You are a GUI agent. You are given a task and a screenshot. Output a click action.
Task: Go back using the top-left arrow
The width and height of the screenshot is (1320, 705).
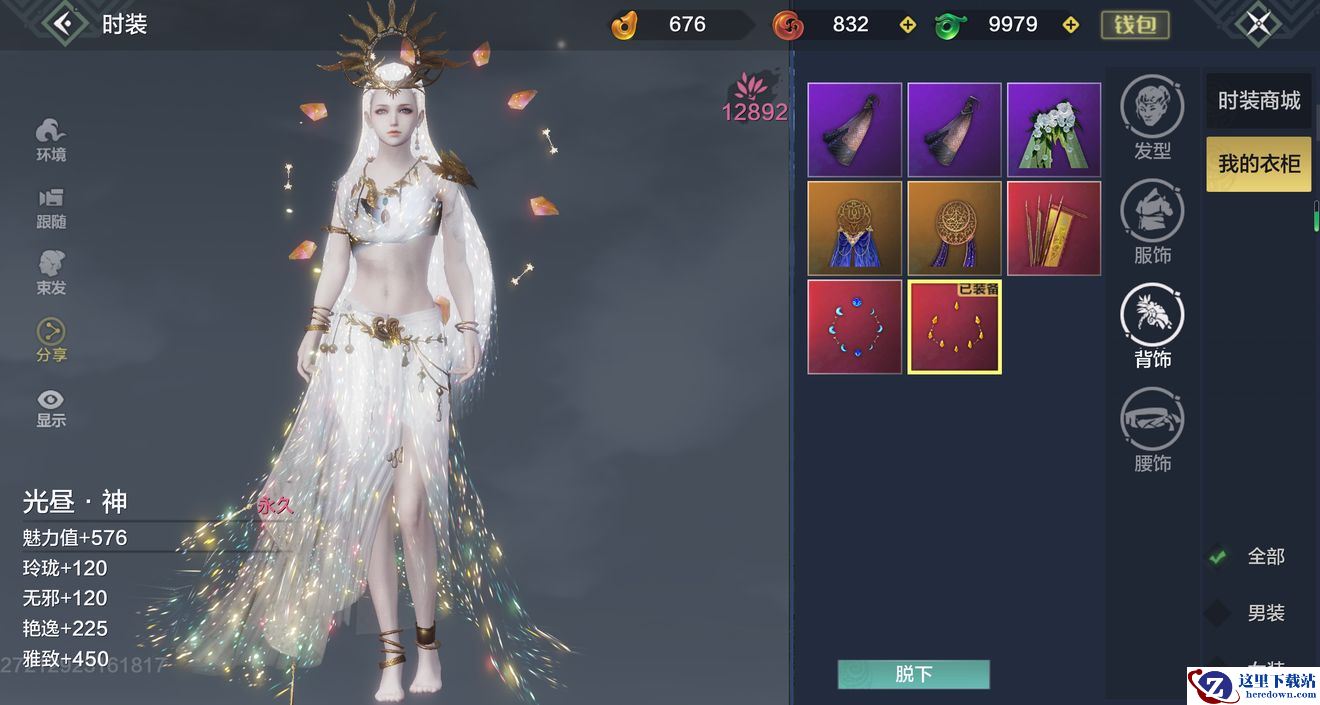pos(65,23)
